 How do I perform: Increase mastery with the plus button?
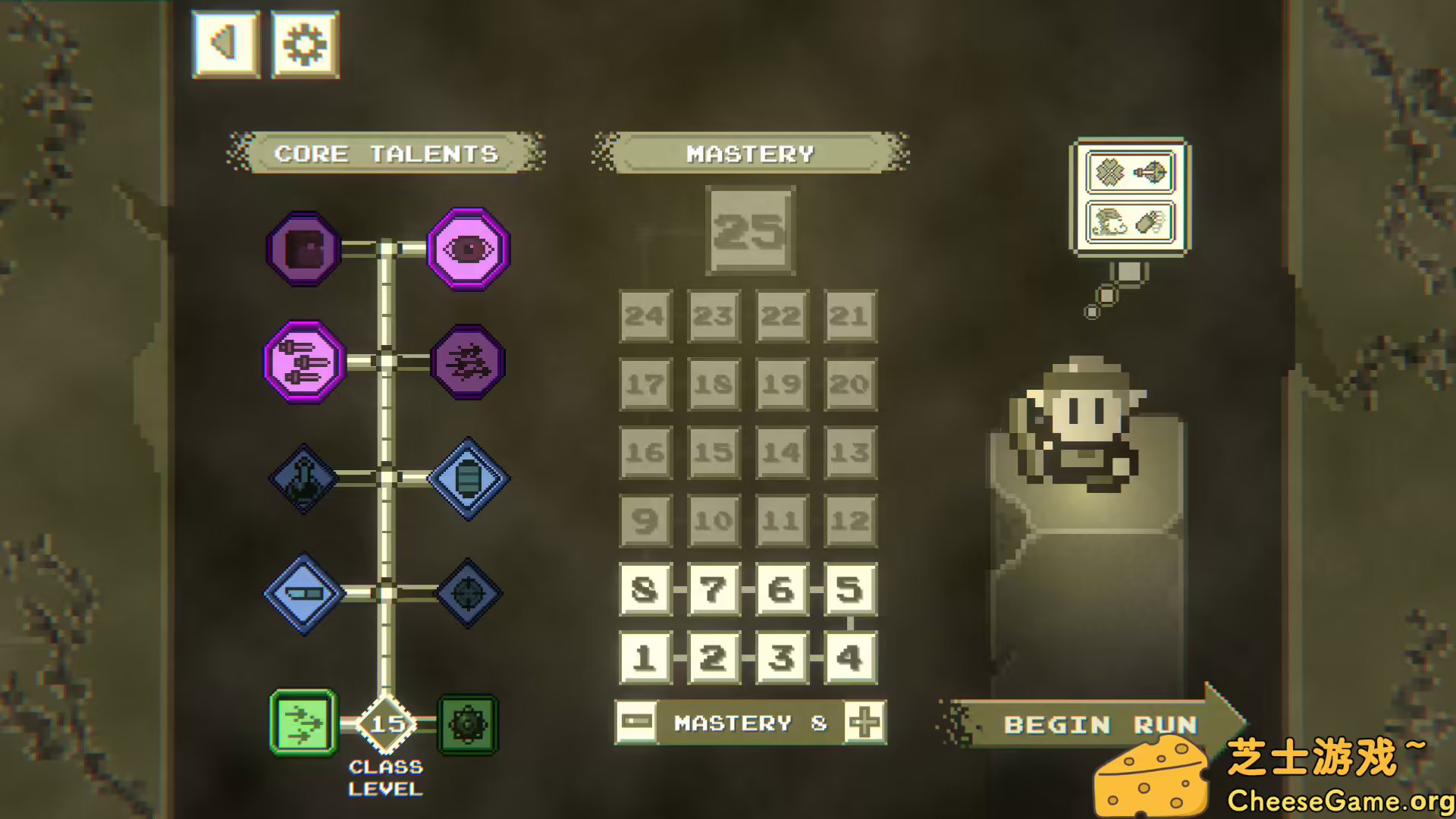tap(864, 722)
